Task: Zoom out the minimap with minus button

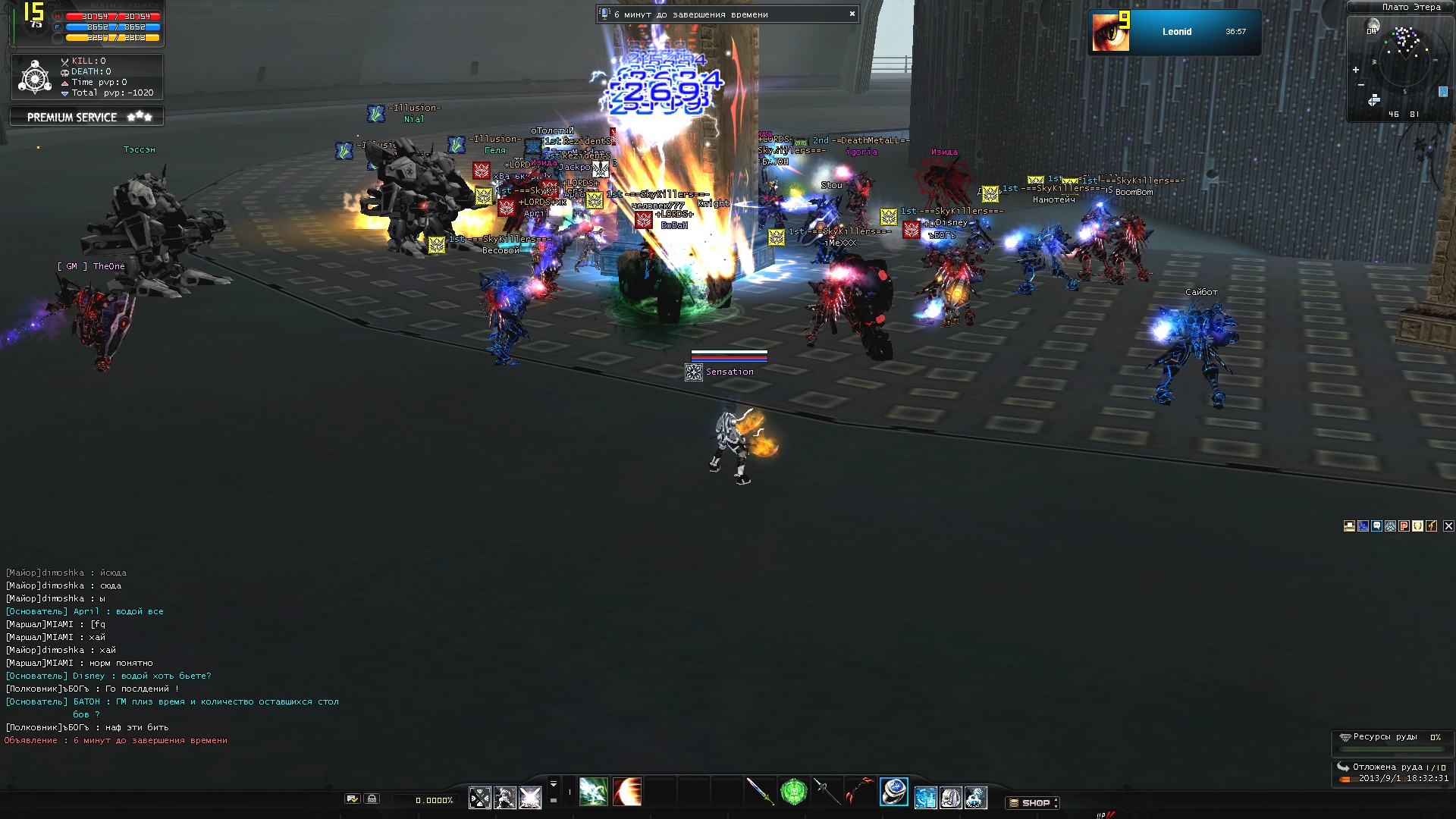Action: [x=1361, y=84]
